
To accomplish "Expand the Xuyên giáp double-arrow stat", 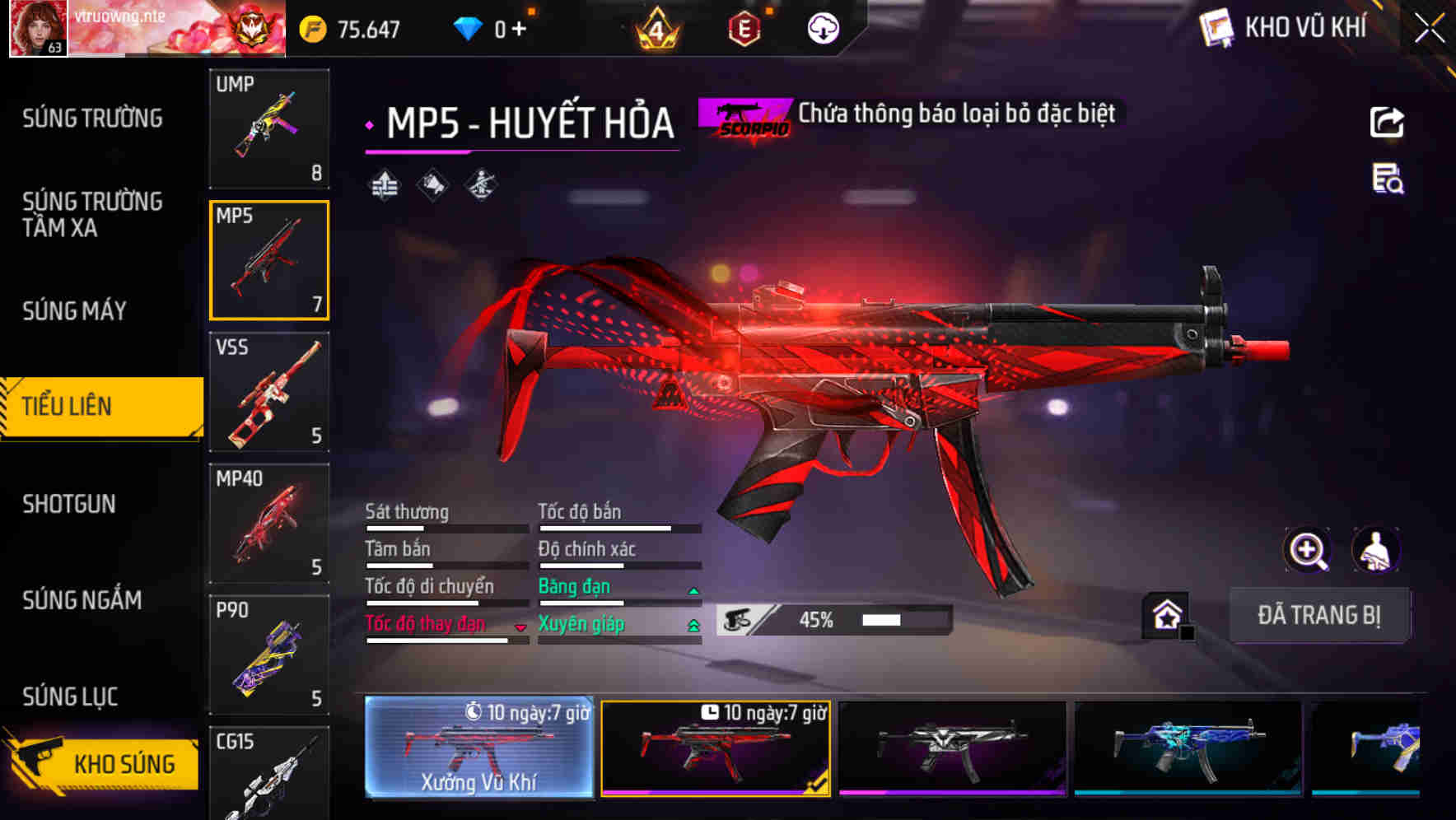I will [x=692, y=625].
